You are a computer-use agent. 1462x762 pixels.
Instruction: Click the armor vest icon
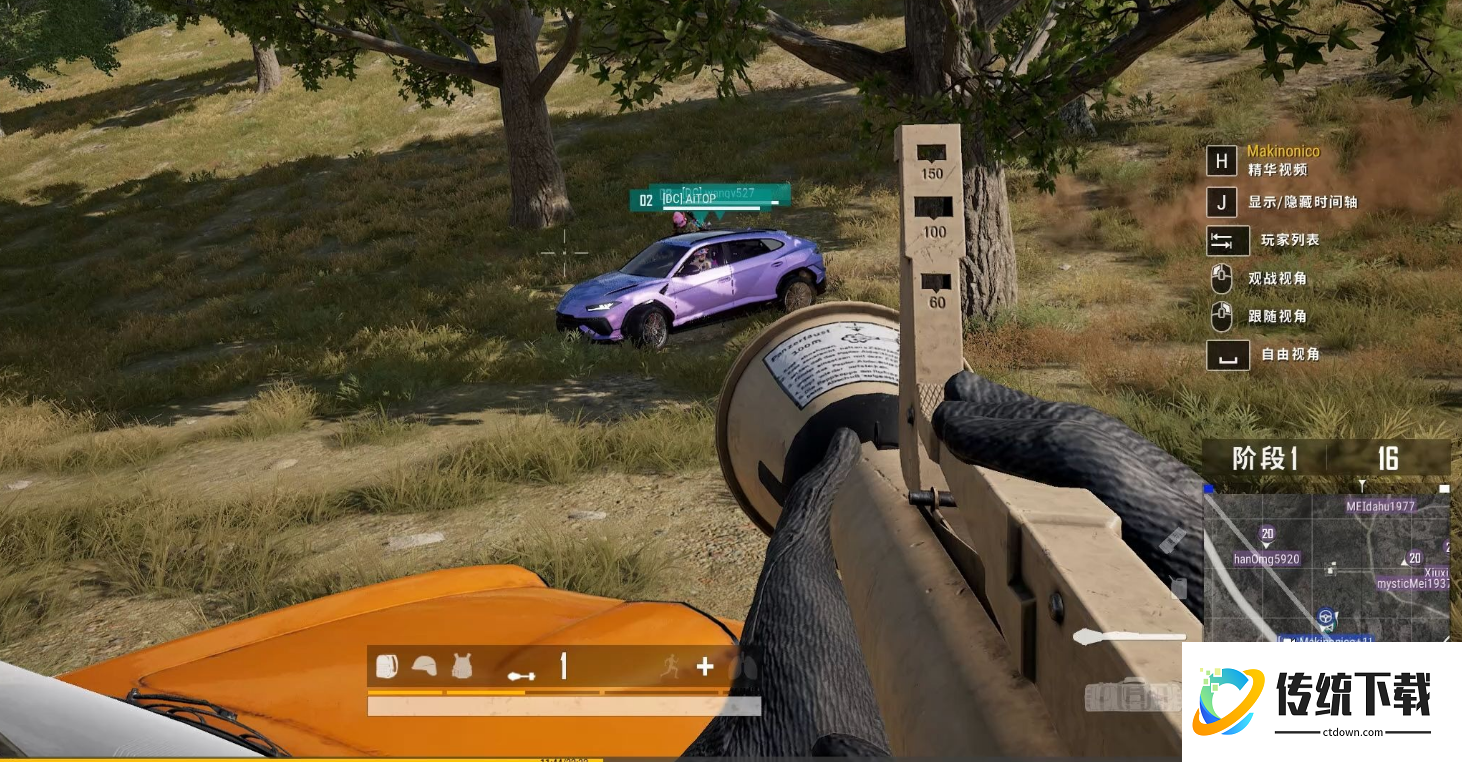click(461, 666)
